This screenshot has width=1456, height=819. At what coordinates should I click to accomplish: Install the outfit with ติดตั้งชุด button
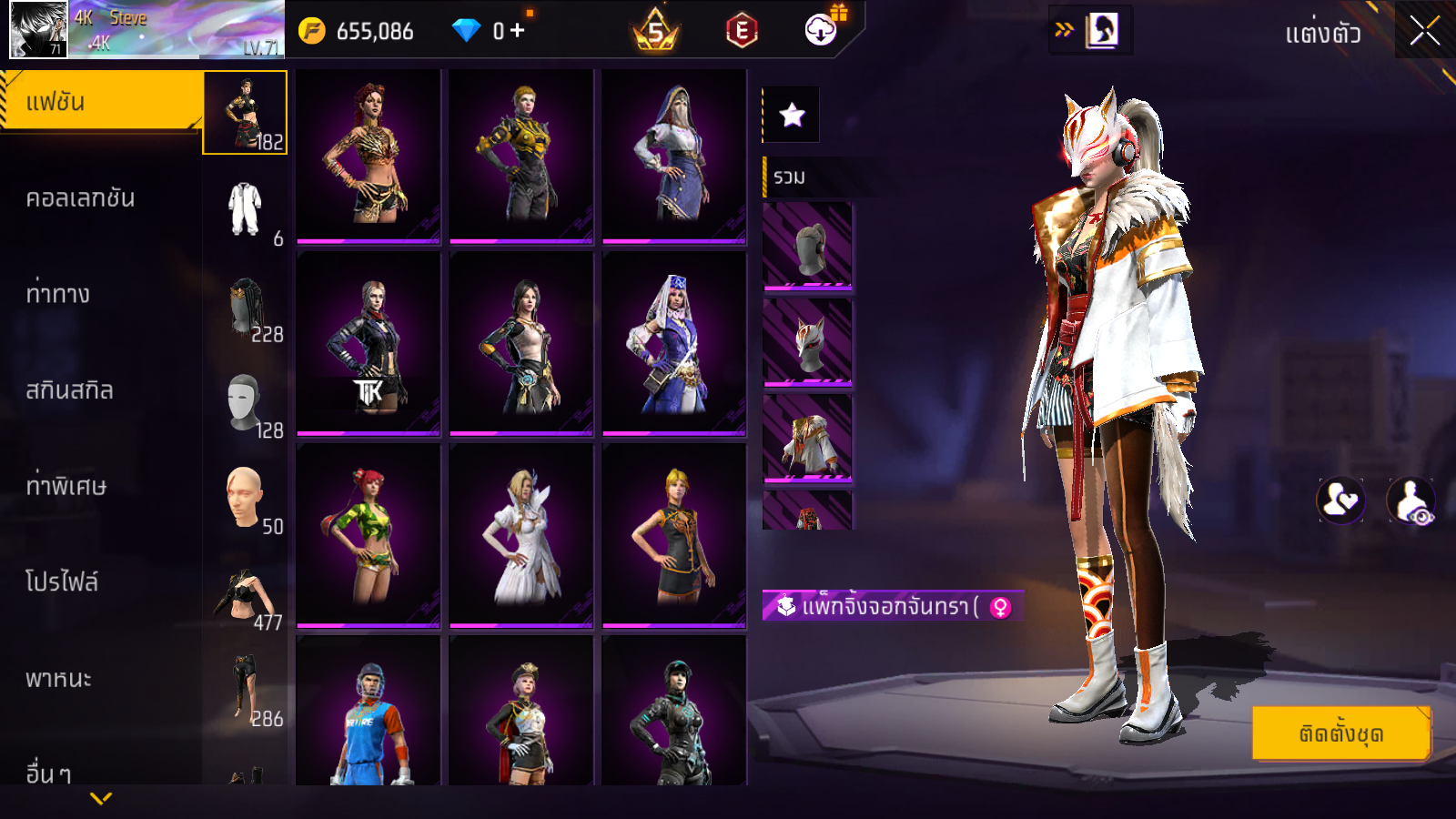click(x=1341, y=733)
